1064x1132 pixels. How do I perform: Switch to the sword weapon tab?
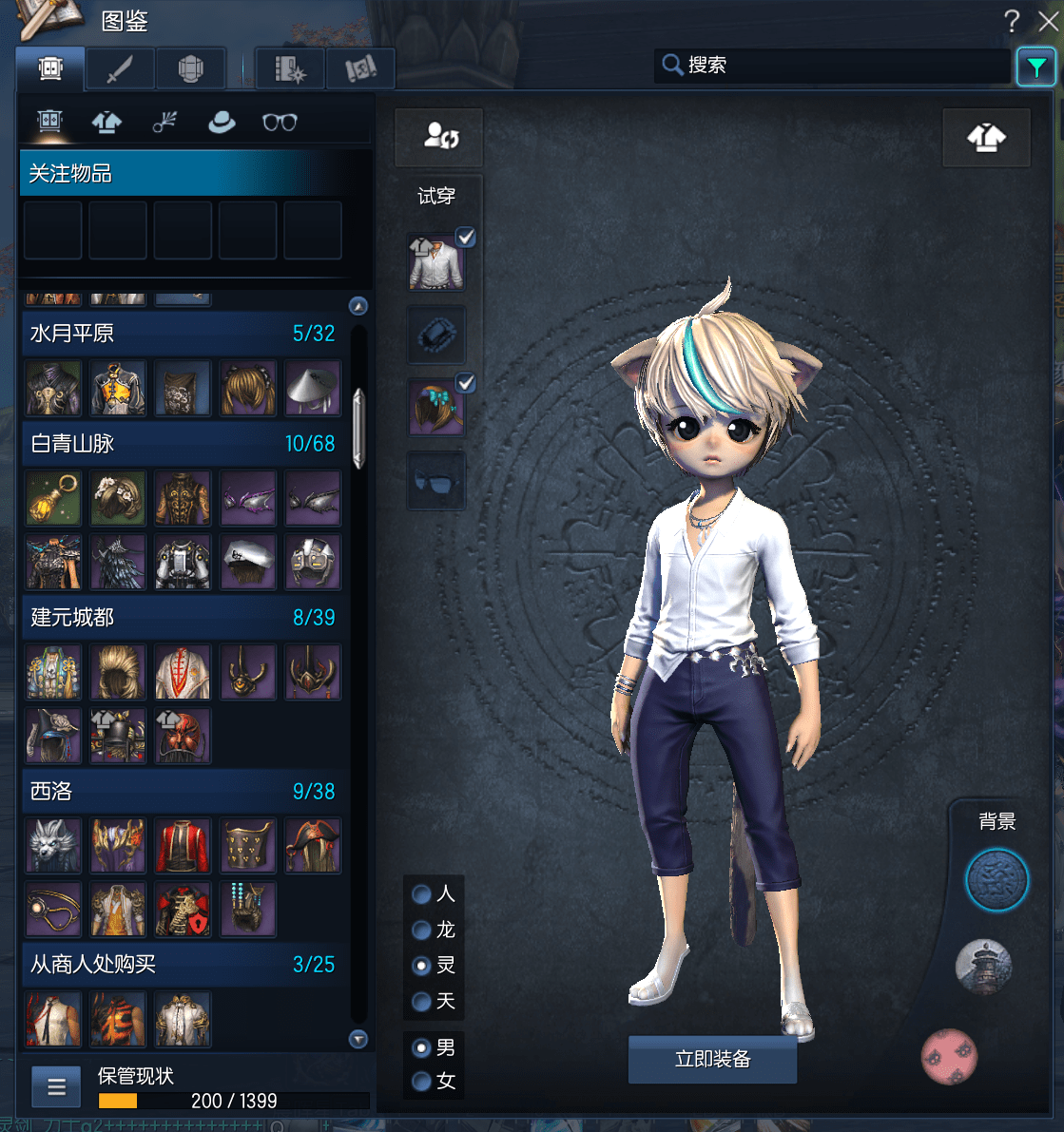coord(120,68)
